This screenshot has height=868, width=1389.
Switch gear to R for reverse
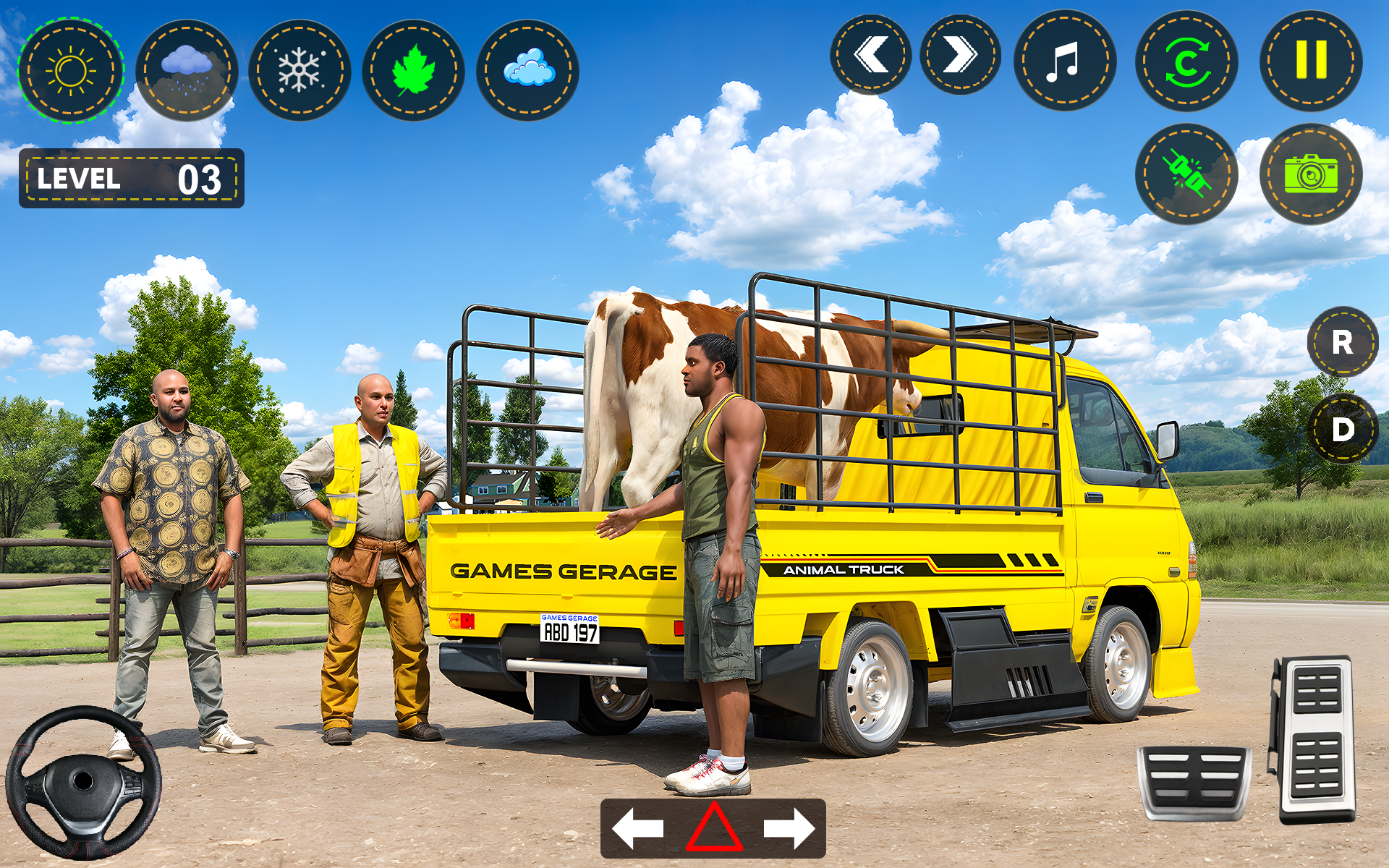(x=1343, y=341)
